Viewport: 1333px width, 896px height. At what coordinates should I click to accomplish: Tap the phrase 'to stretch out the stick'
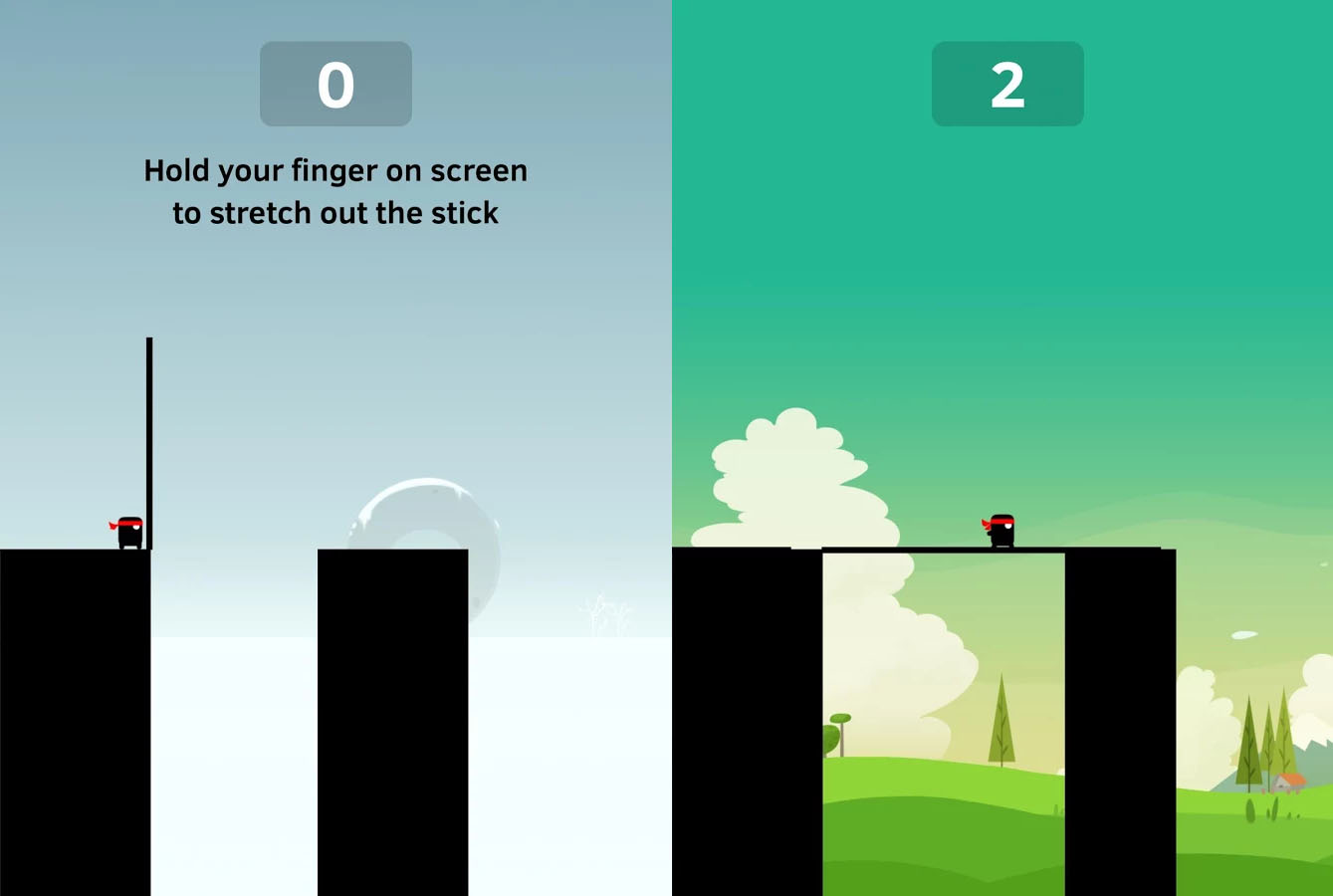point(335,212)
